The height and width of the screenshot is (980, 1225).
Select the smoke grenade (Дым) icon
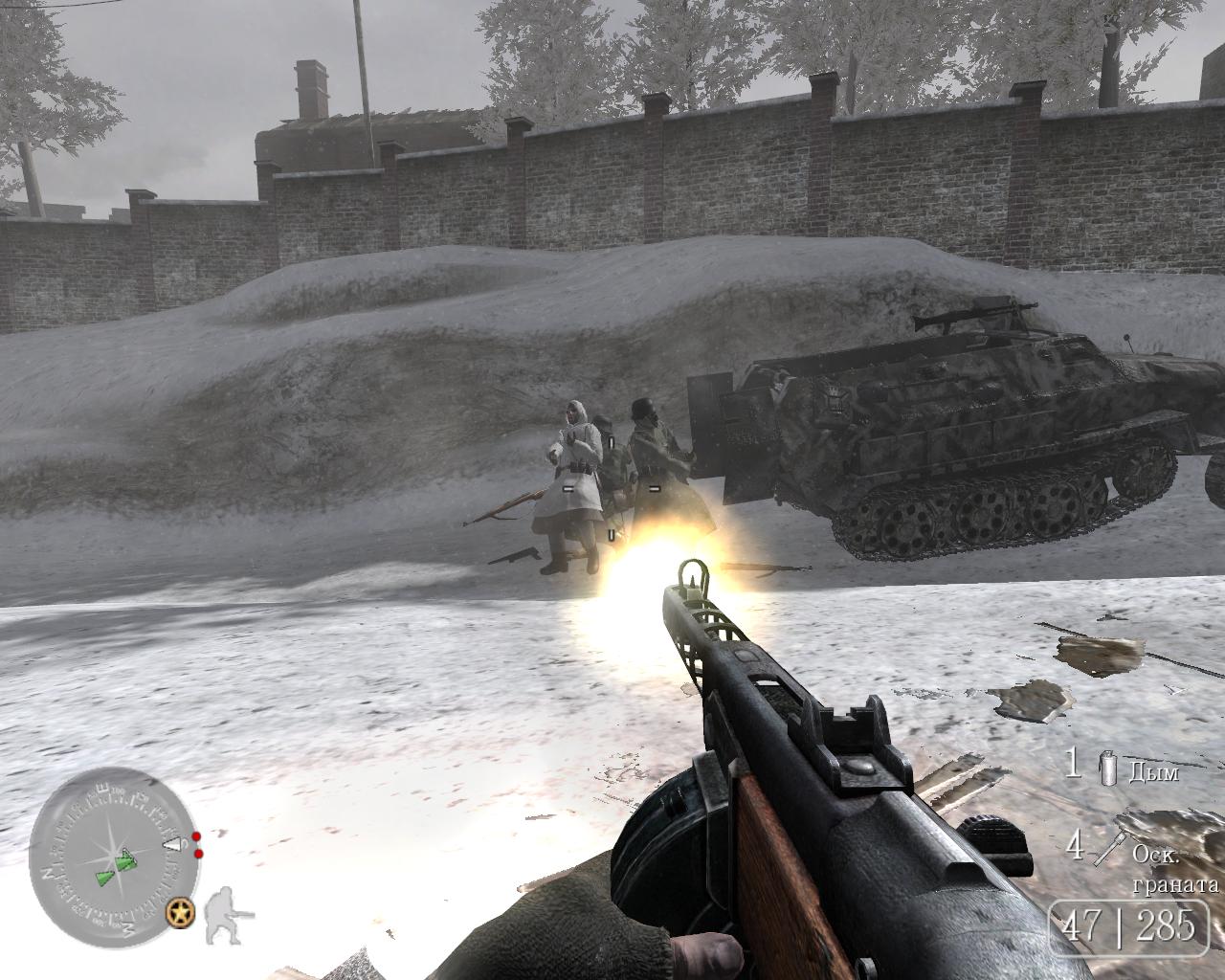coord(1108,769)
